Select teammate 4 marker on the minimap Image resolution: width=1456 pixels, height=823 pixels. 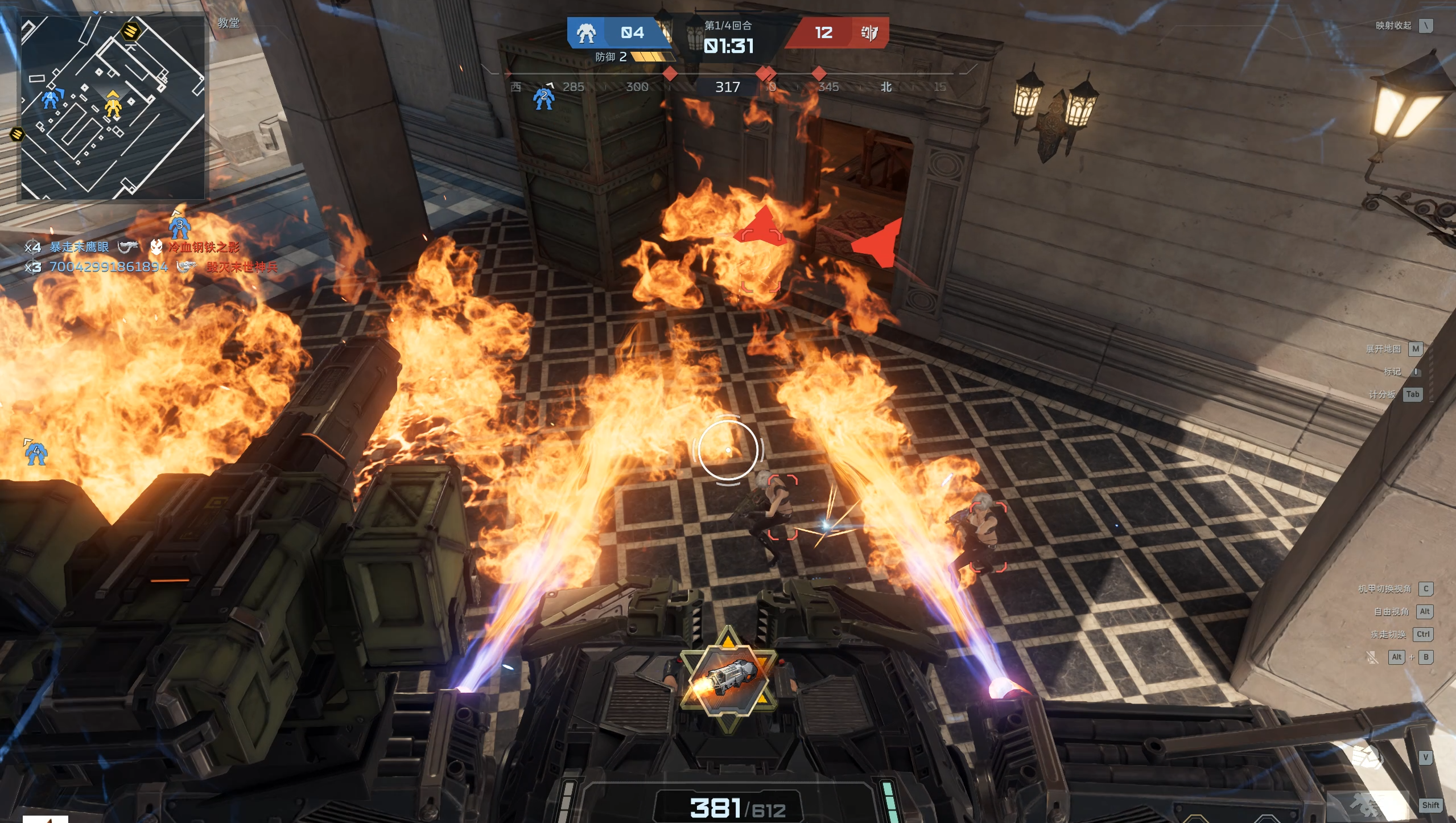(x=51, y=98)
